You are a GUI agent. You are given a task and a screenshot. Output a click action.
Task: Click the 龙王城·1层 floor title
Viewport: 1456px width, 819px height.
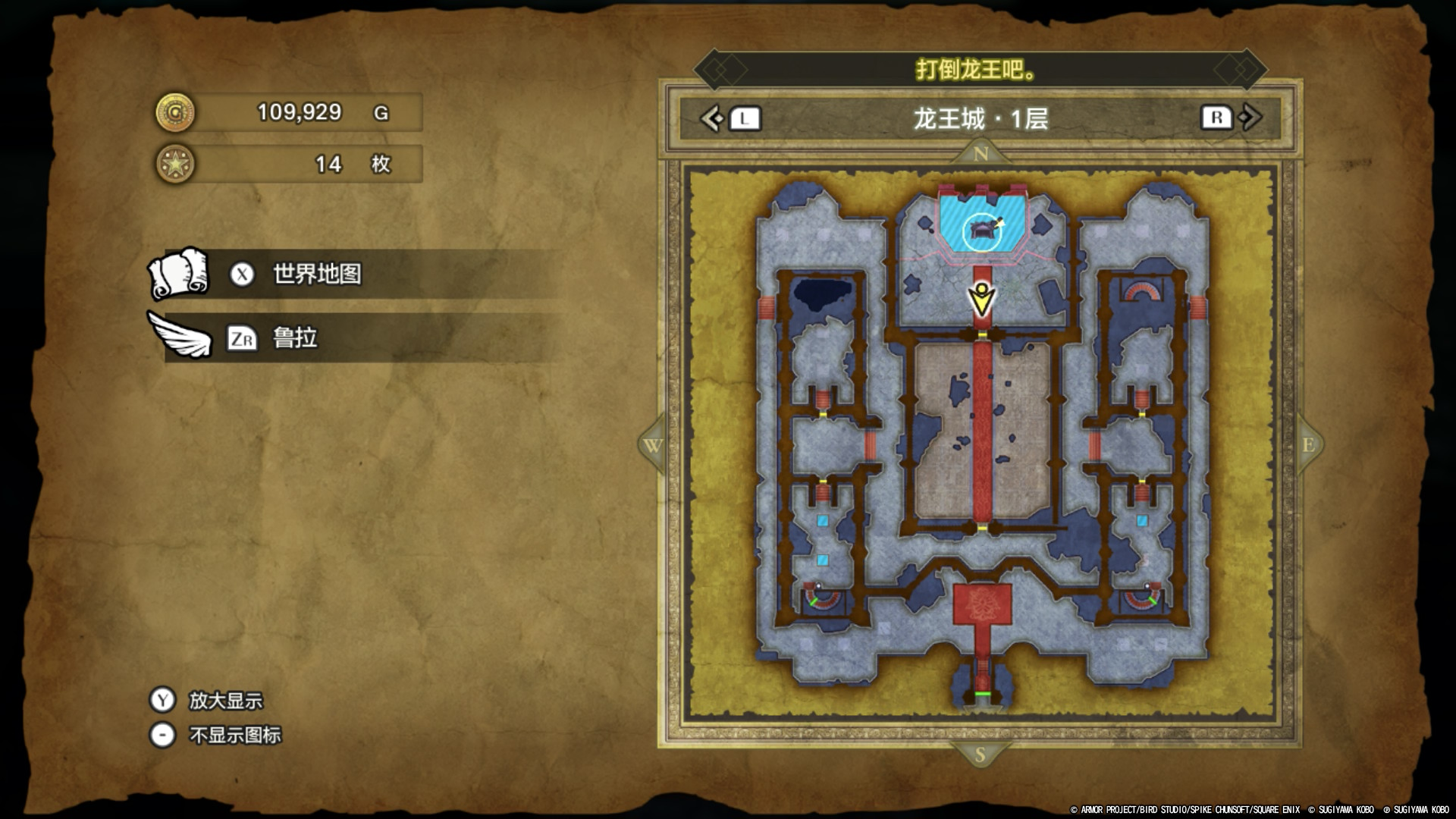981,119
